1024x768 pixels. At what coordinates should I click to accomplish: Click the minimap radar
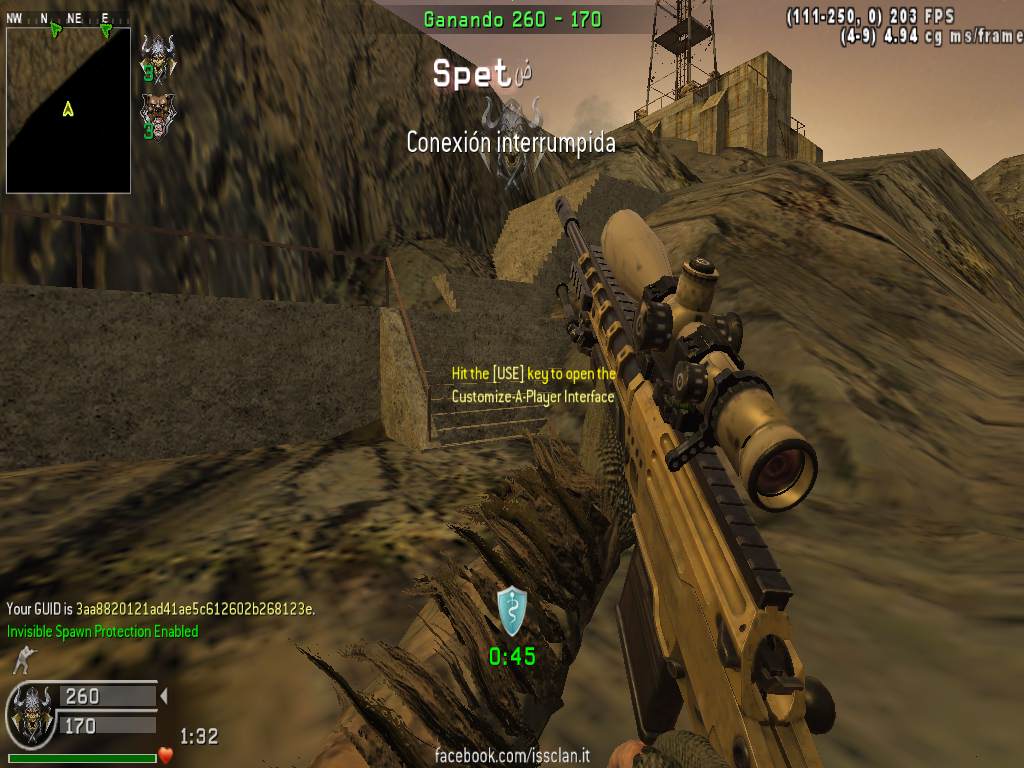pos(68,109)
